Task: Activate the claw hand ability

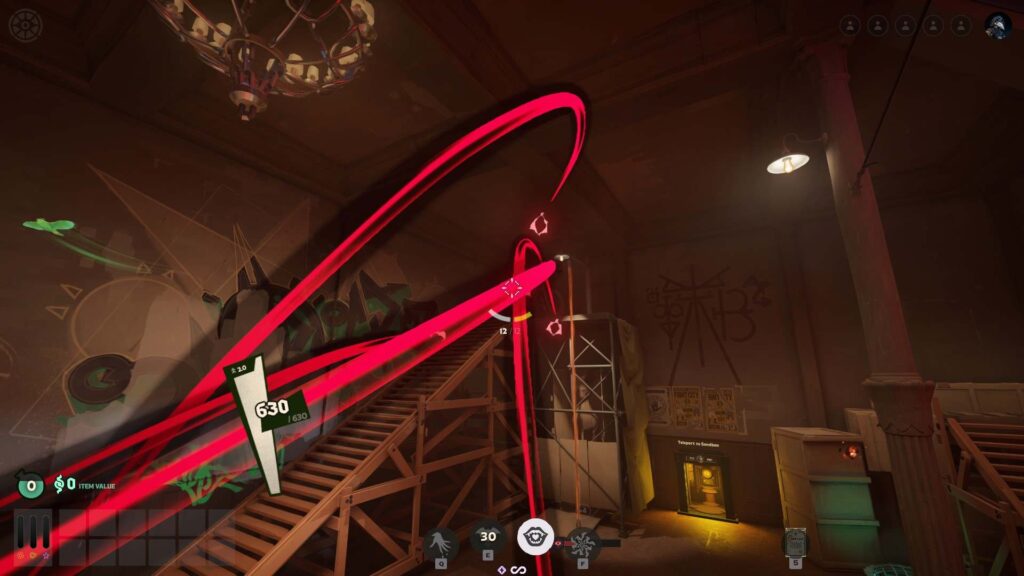Action: coord(440,543)
